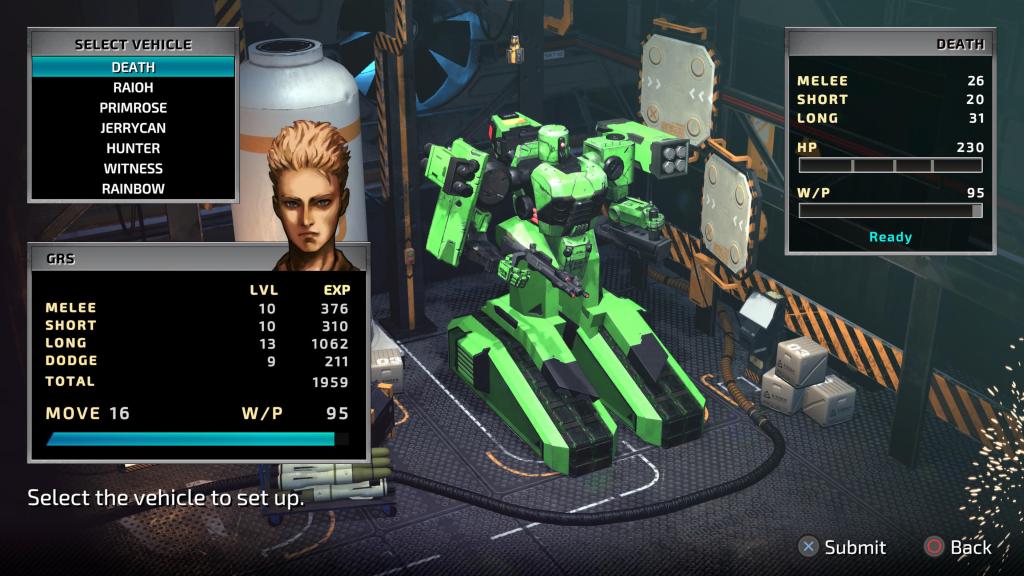Go Back from vehicle selection
This screenshot has height=576, width=1024.
pos(958,547)
